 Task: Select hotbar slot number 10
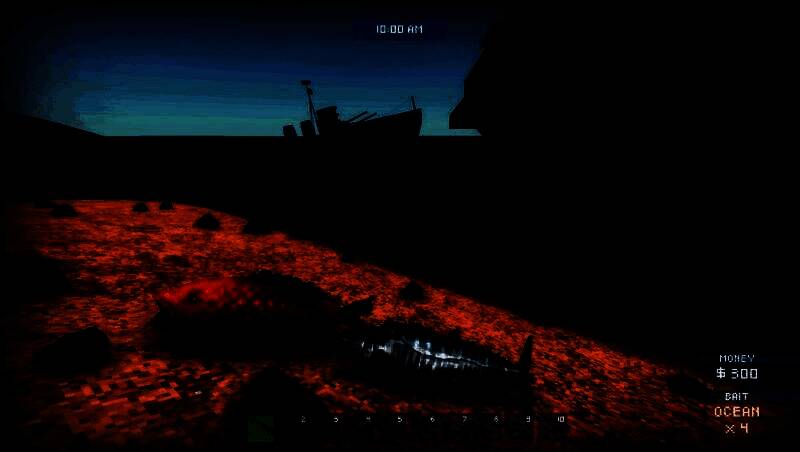(560, 420)
